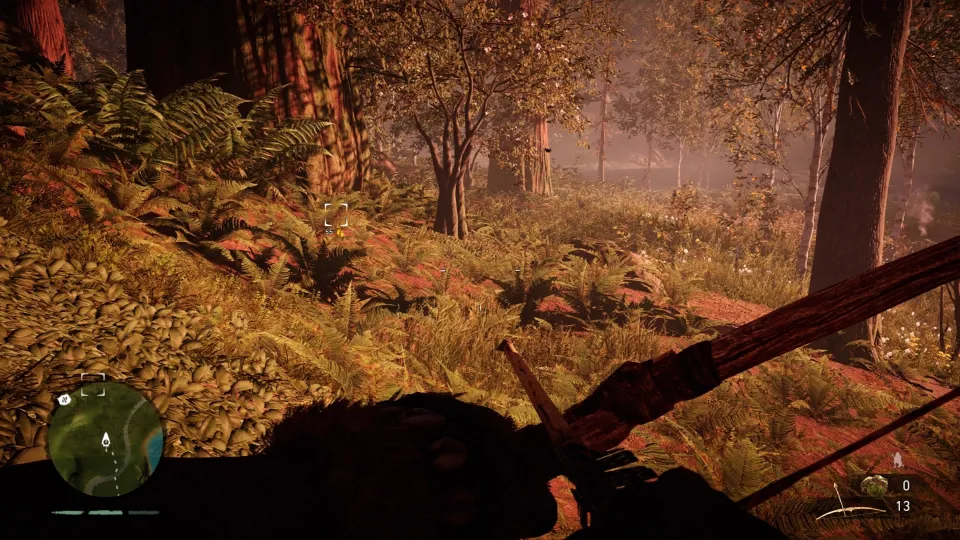
Task: Click the circular minimap
Action: point(105,440)
